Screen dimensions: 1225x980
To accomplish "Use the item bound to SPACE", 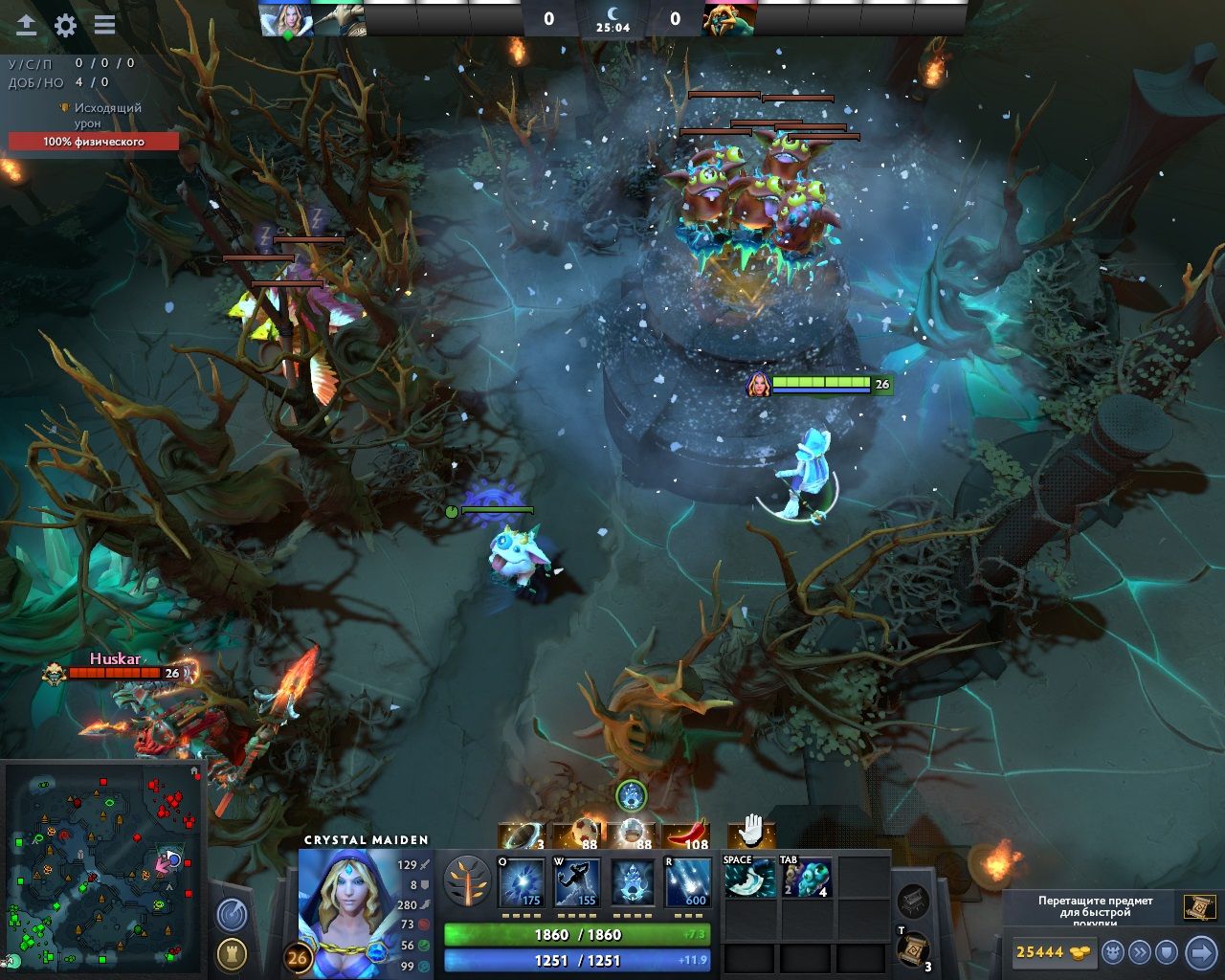I will pyautogui.click(x=749, y=878).
